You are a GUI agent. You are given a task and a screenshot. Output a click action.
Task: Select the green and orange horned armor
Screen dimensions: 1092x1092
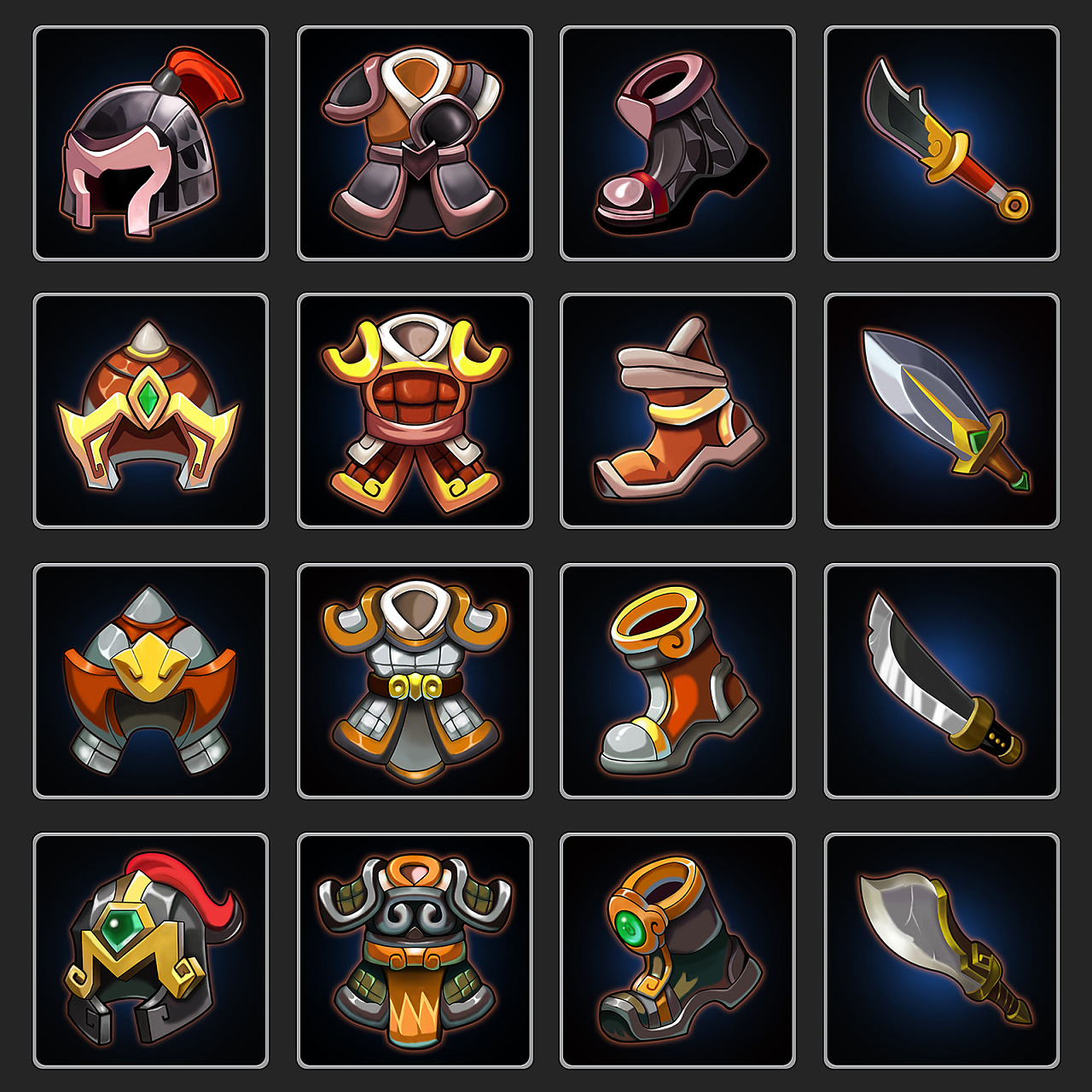coord(415,950)
